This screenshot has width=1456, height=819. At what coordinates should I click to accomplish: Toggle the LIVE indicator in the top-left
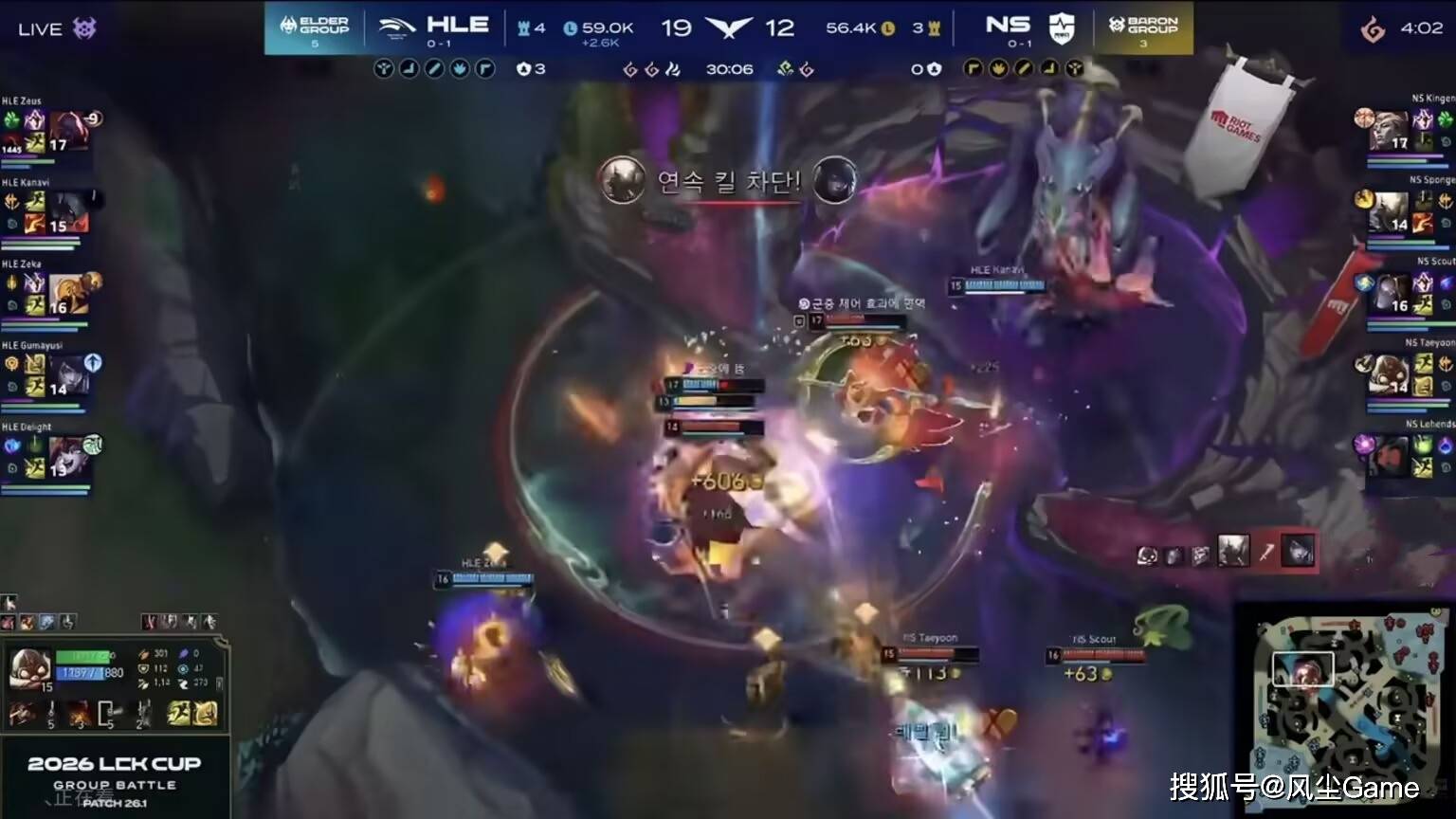point(40,27)
